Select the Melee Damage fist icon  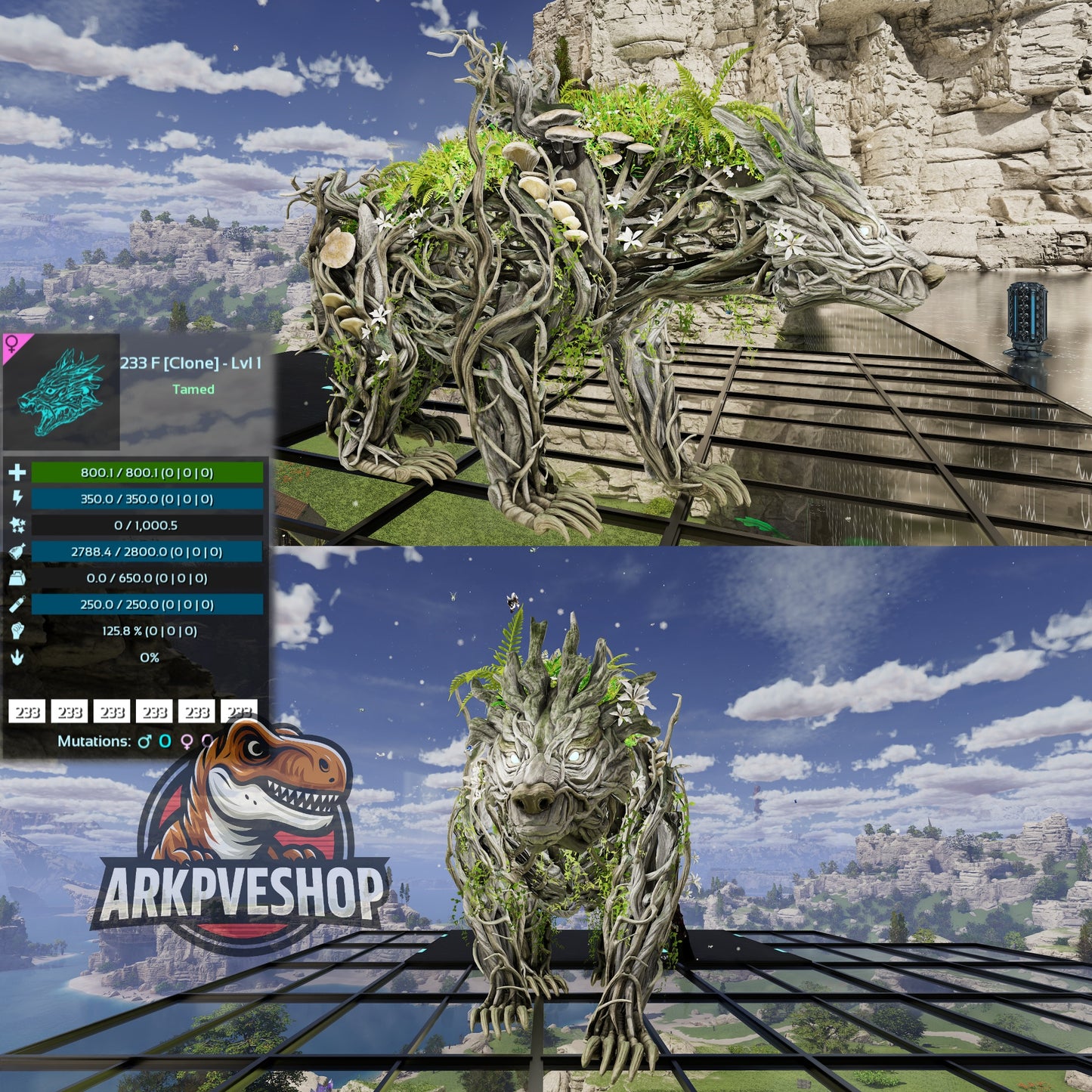(17, 629)
